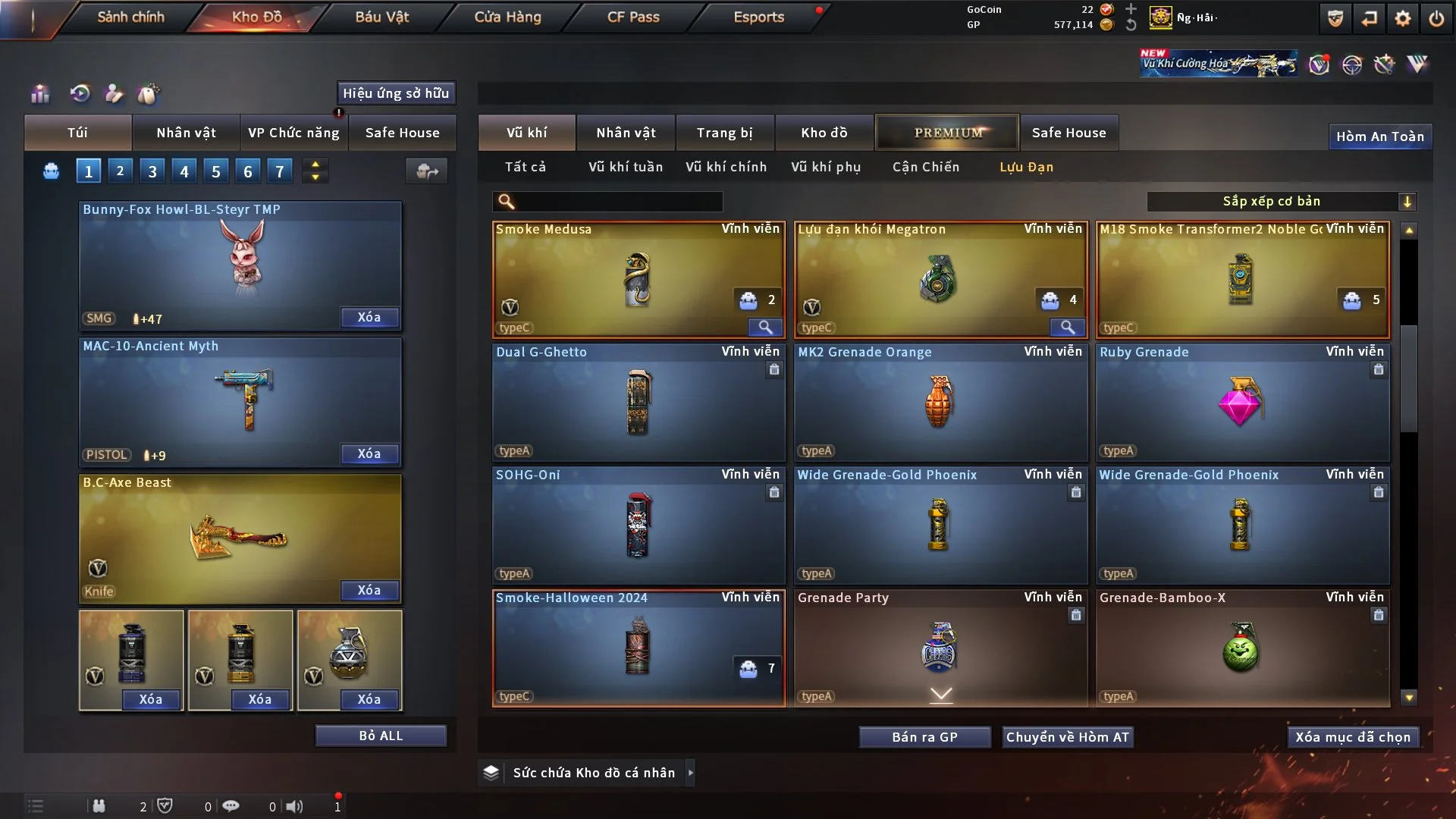Screen dimensions: 1456x819
Task: Select the Grenade-Bamboo-X item
Action: point(1241,648)
